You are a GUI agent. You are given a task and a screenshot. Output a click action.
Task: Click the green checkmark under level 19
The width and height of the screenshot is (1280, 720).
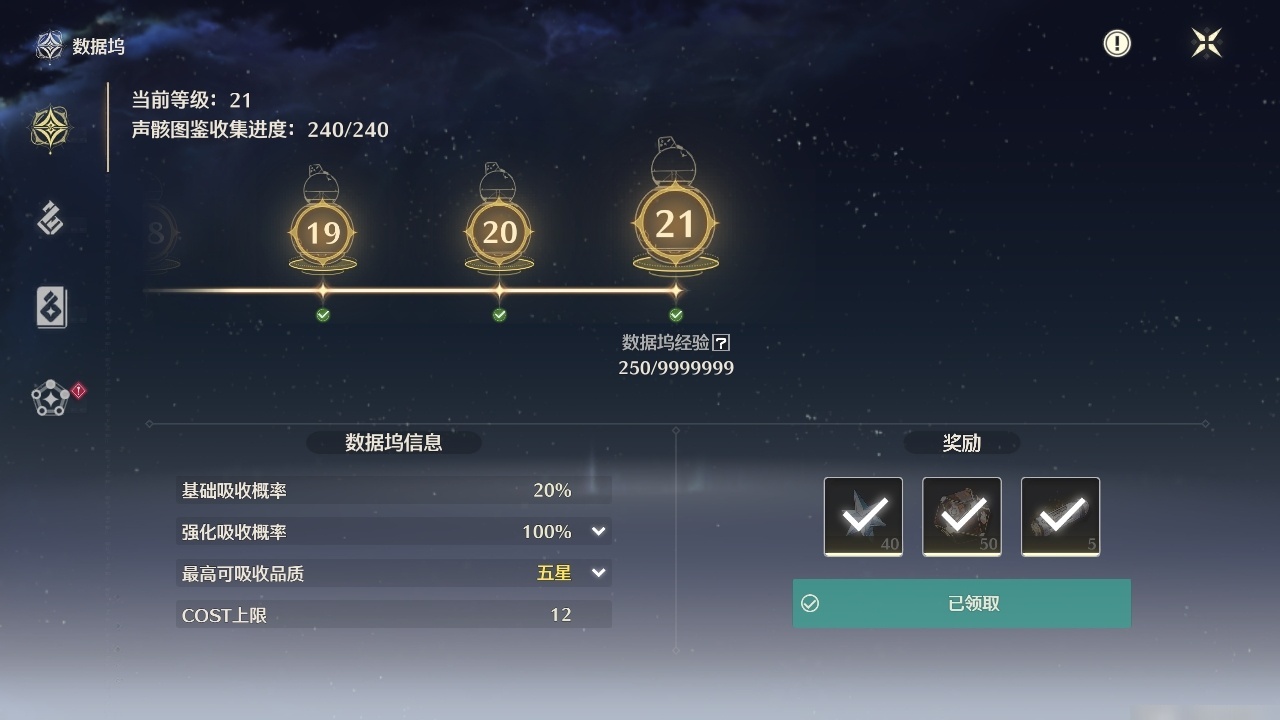(x=322, y=314)
